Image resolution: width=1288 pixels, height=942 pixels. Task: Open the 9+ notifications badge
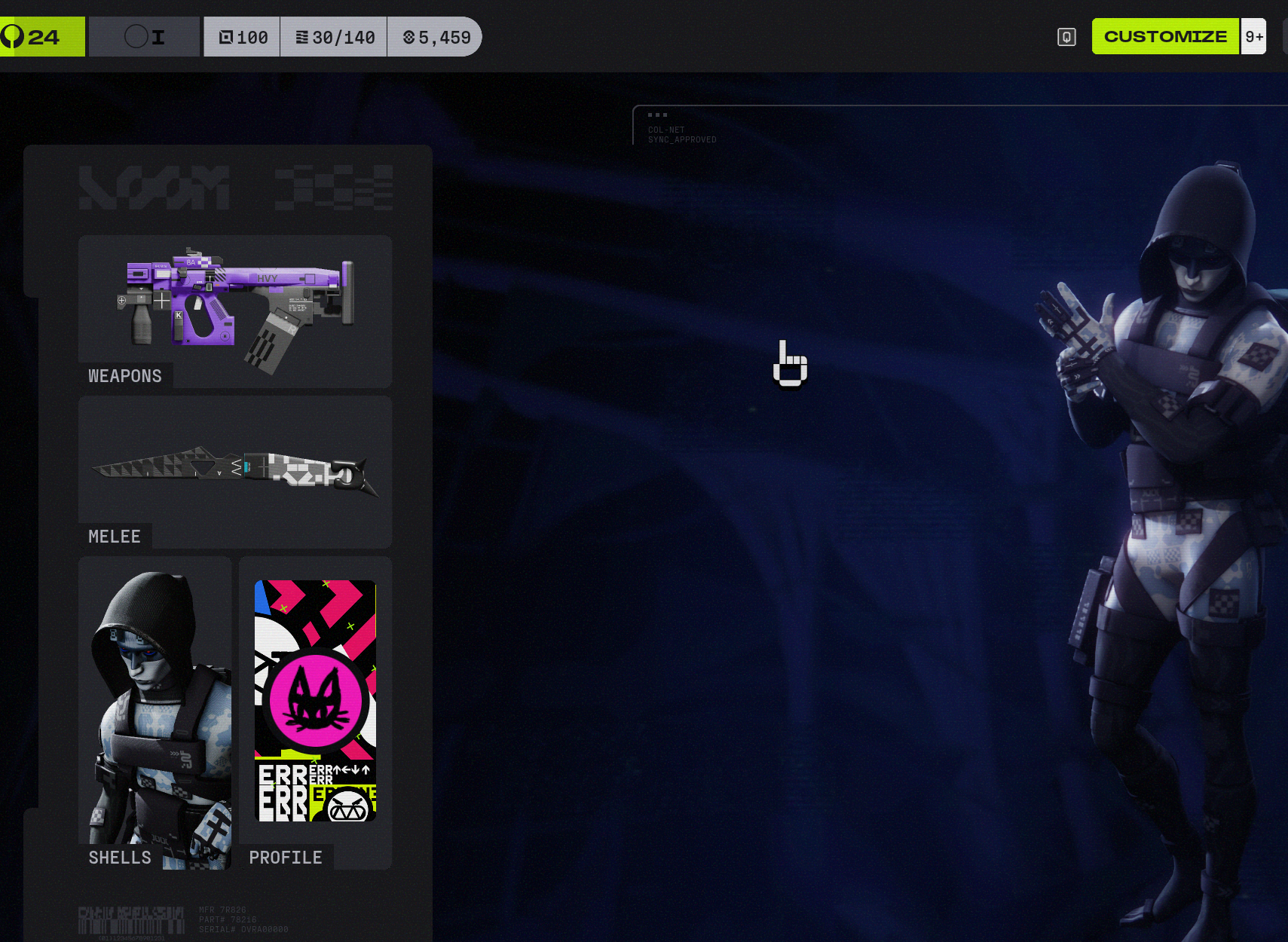(1254, 36)
